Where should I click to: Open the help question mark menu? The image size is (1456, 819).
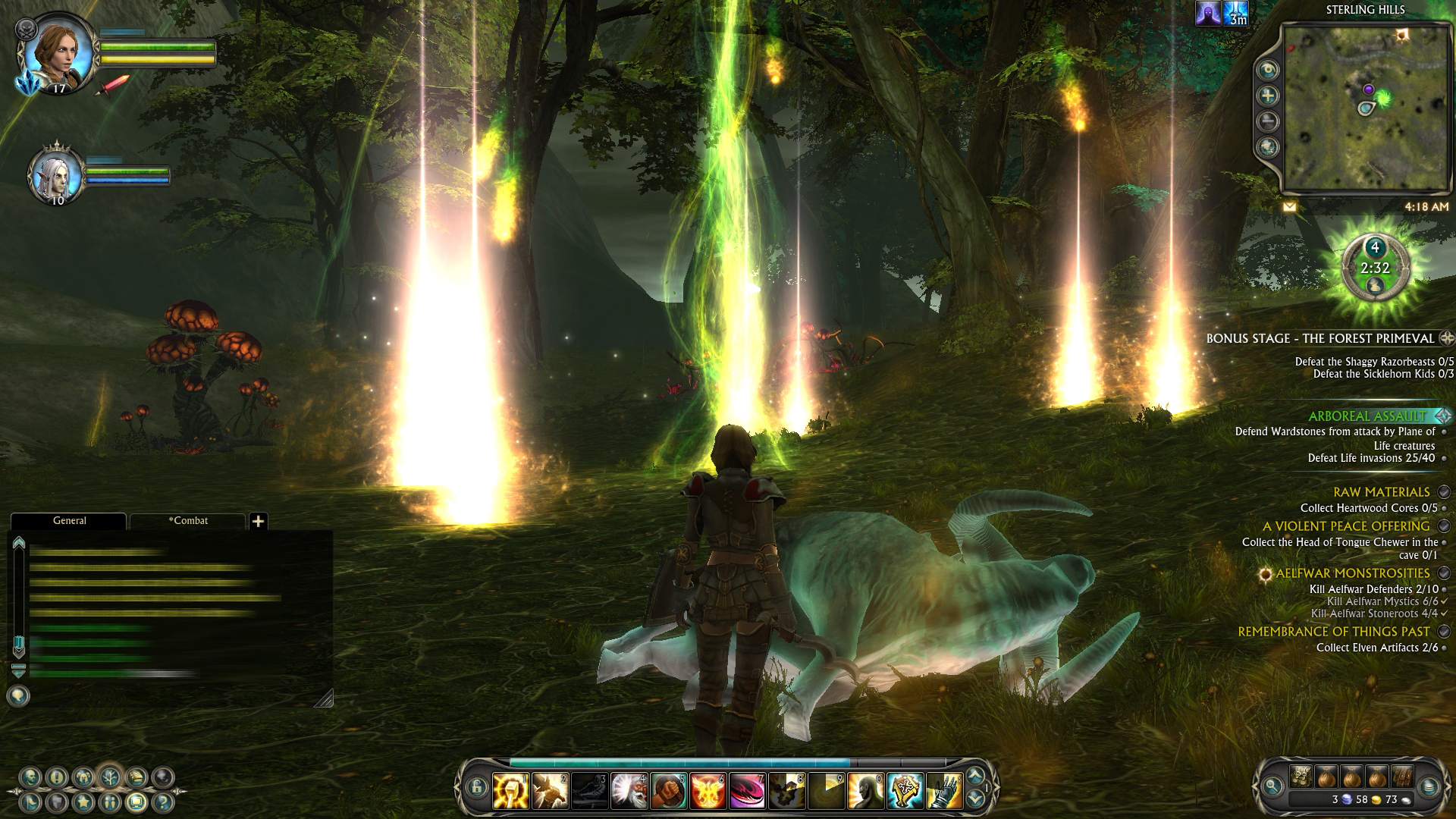[x=163, y=802]
